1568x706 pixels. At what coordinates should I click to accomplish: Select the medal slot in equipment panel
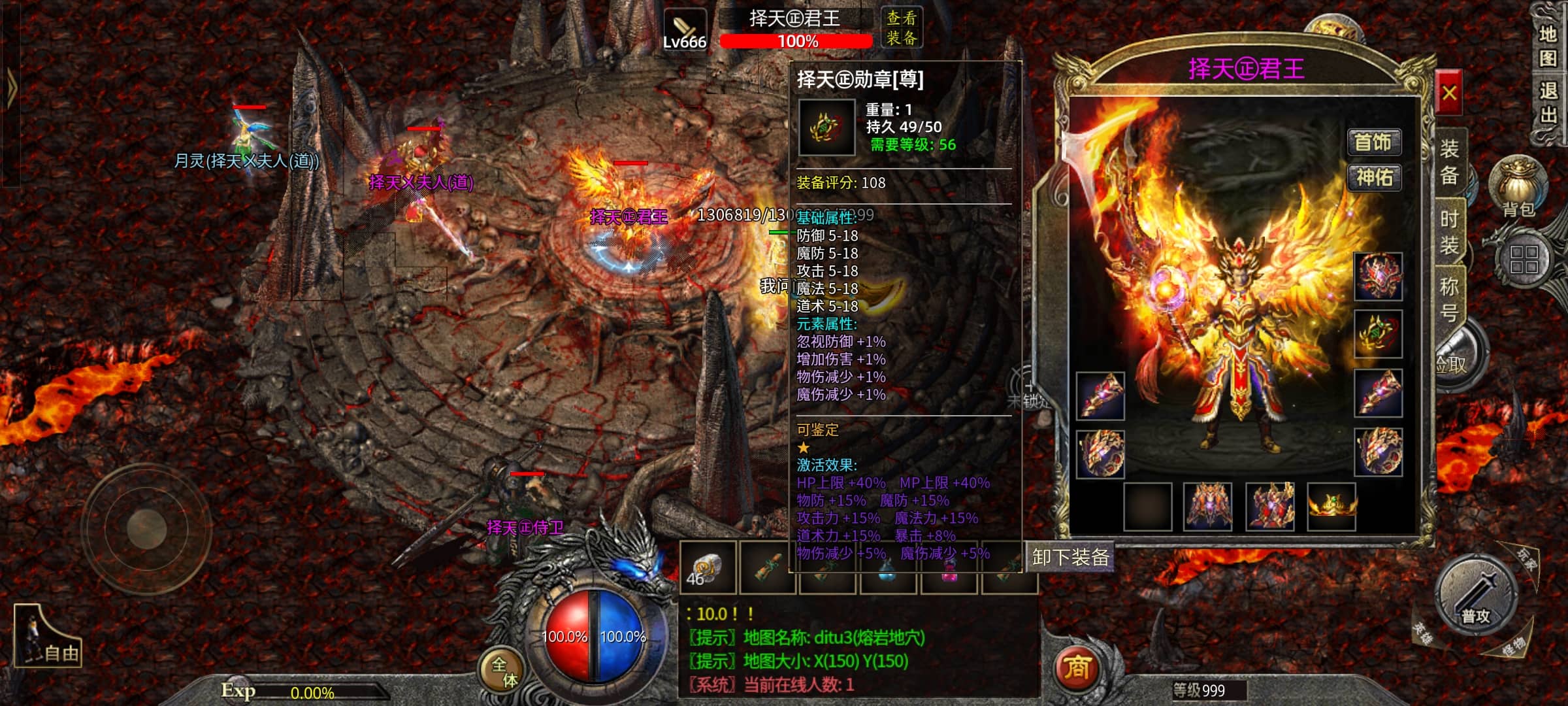click(1378, 334)
